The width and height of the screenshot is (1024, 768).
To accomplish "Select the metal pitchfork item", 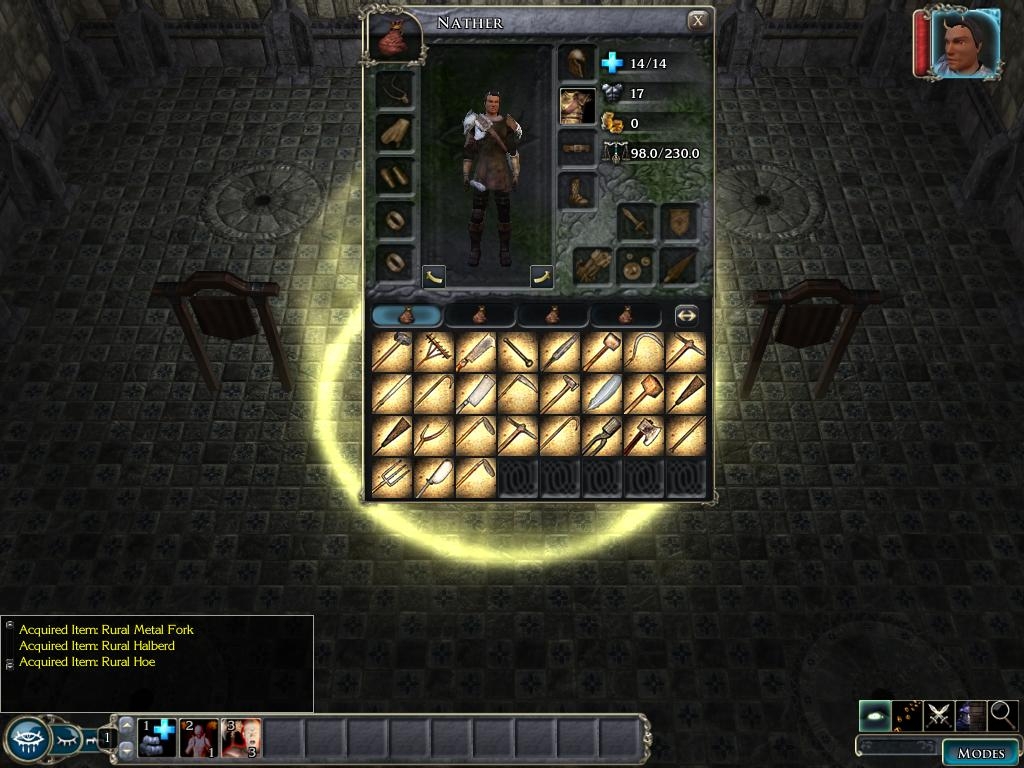I will pos(391,478).
